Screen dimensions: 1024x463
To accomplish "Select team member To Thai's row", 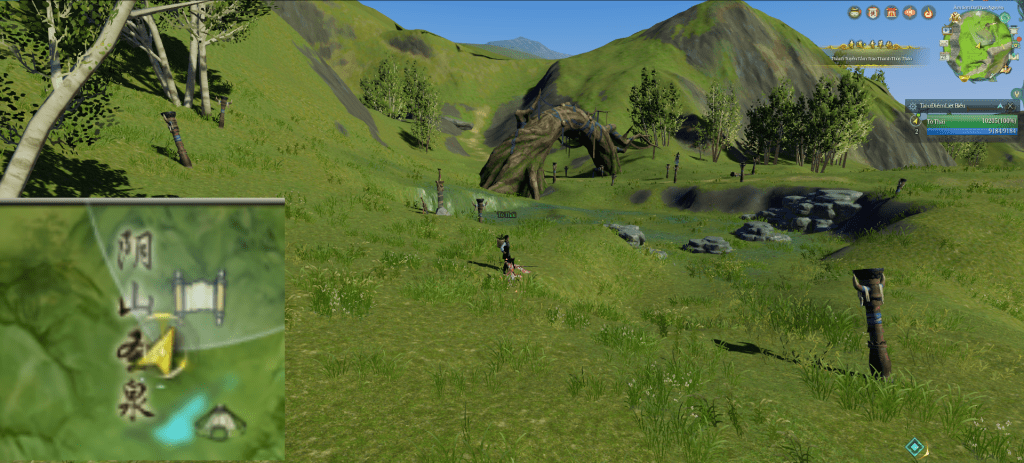I will click(960, 120).
